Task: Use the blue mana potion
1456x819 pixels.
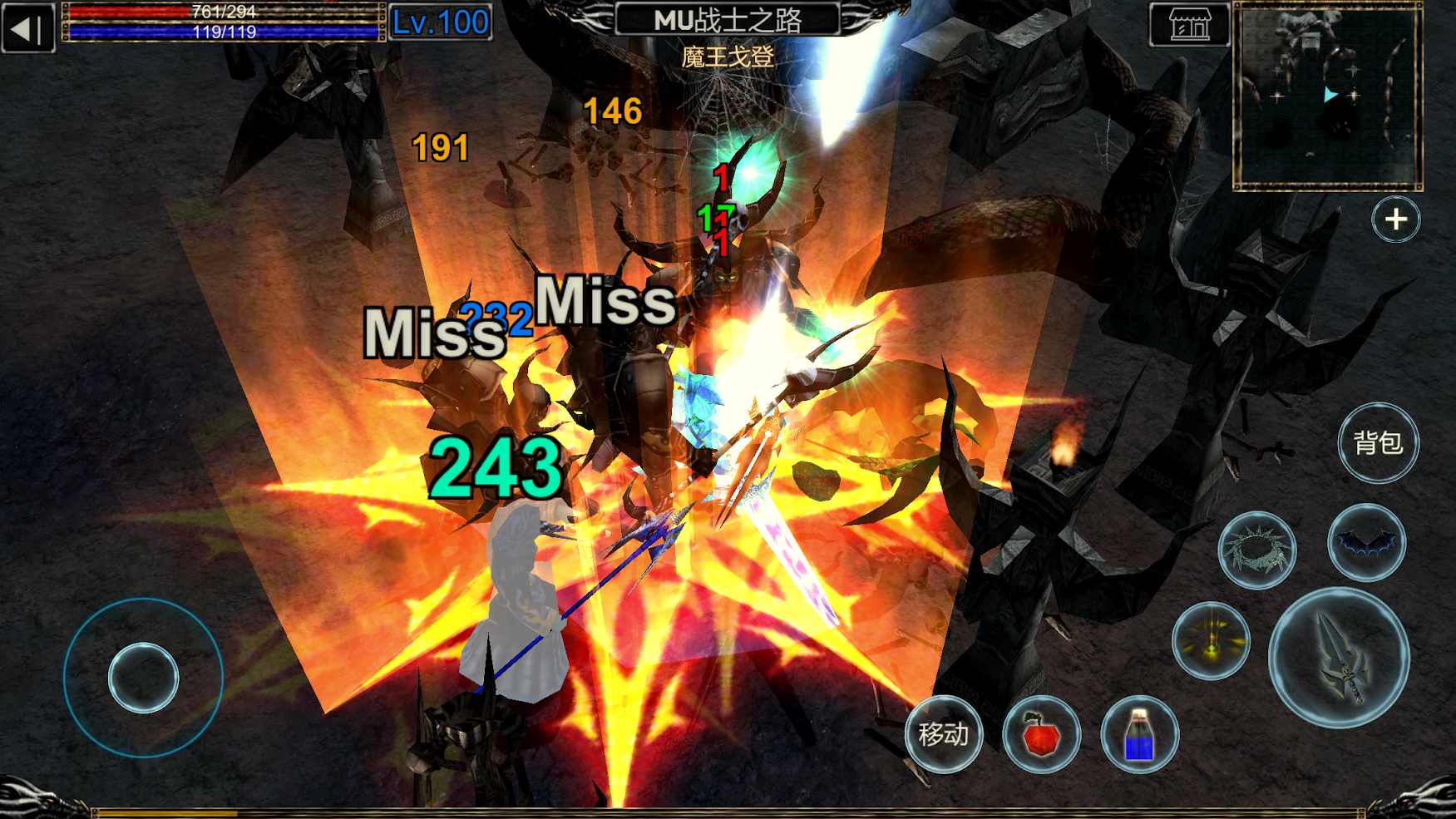Action: (1141, 734)
